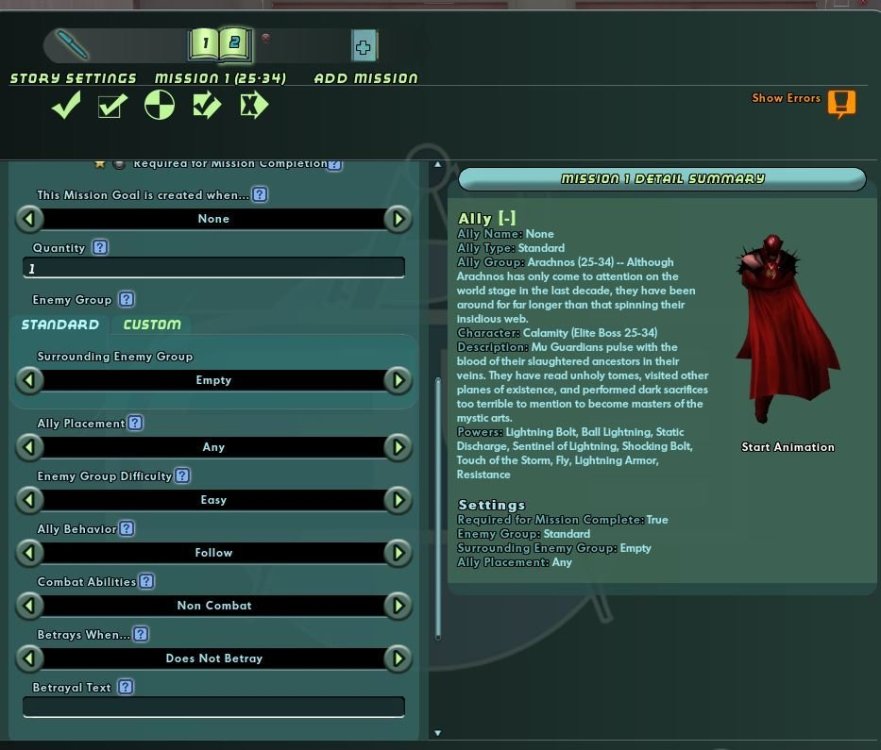Go to previous Ally Behavior option

30,553
